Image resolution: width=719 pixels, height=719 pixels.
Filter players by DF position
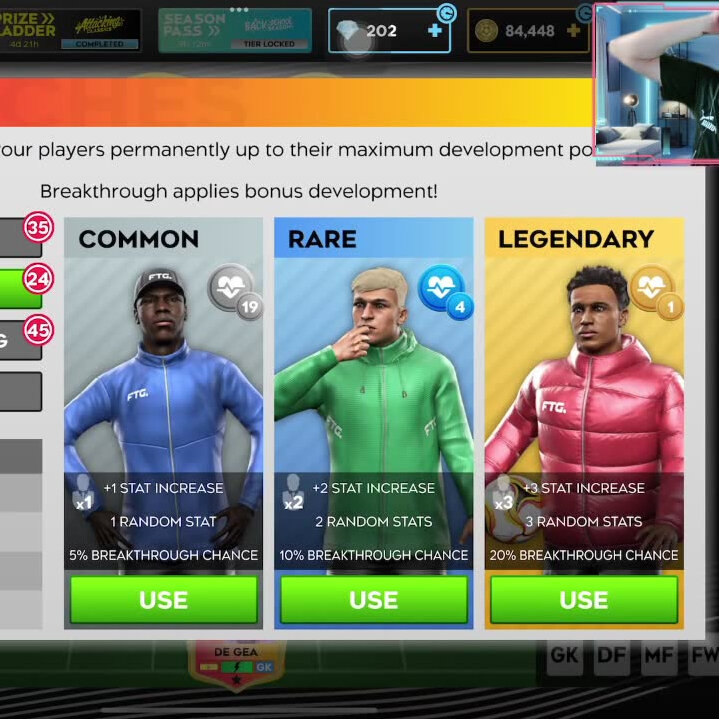click(611, 656)
